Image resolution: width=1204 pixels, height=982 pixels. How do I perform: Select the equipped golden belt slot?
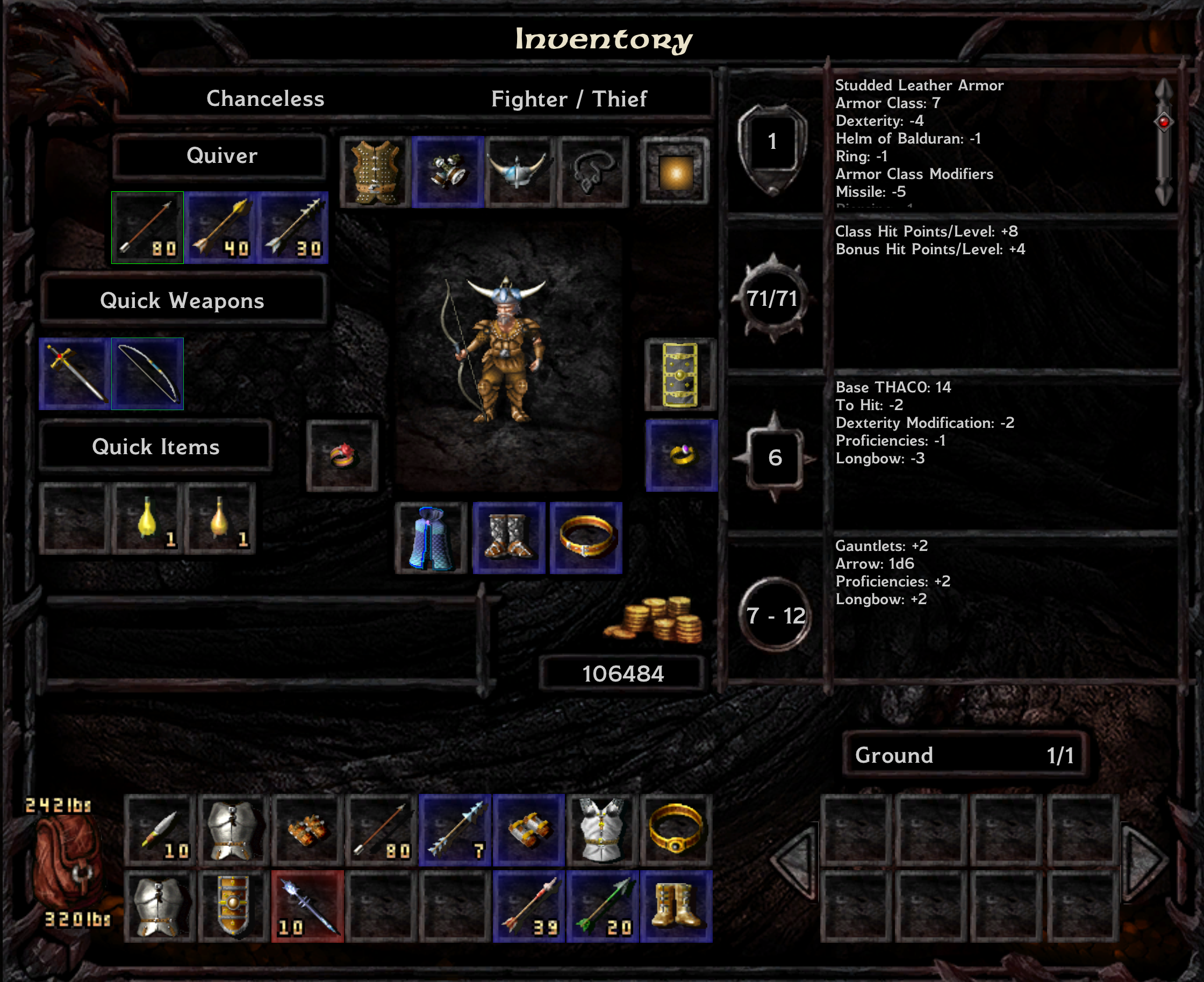point(586,538)
